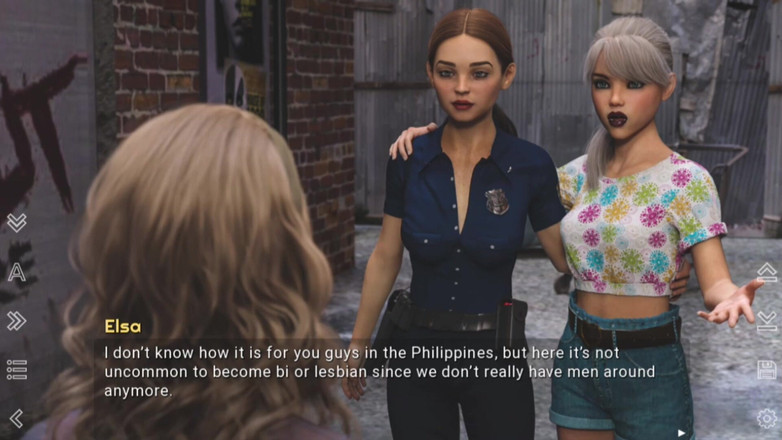Advance dialogue with the small play arrow
The height and width of the screenshot is (440, 782).
(x=682, y=433)
